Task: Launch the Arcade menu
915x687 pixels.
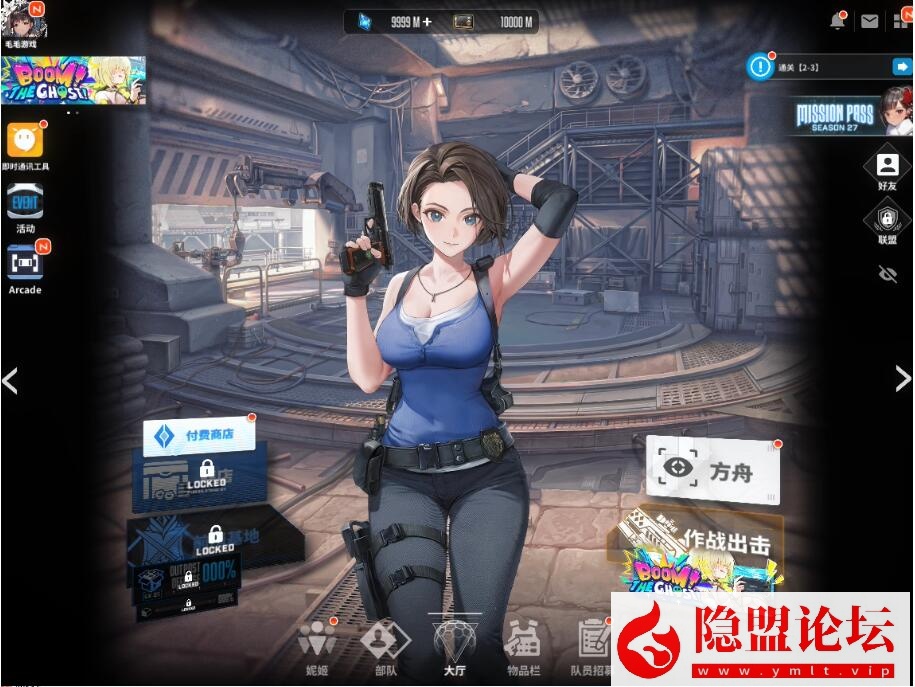Action: (x=25, y=267)
